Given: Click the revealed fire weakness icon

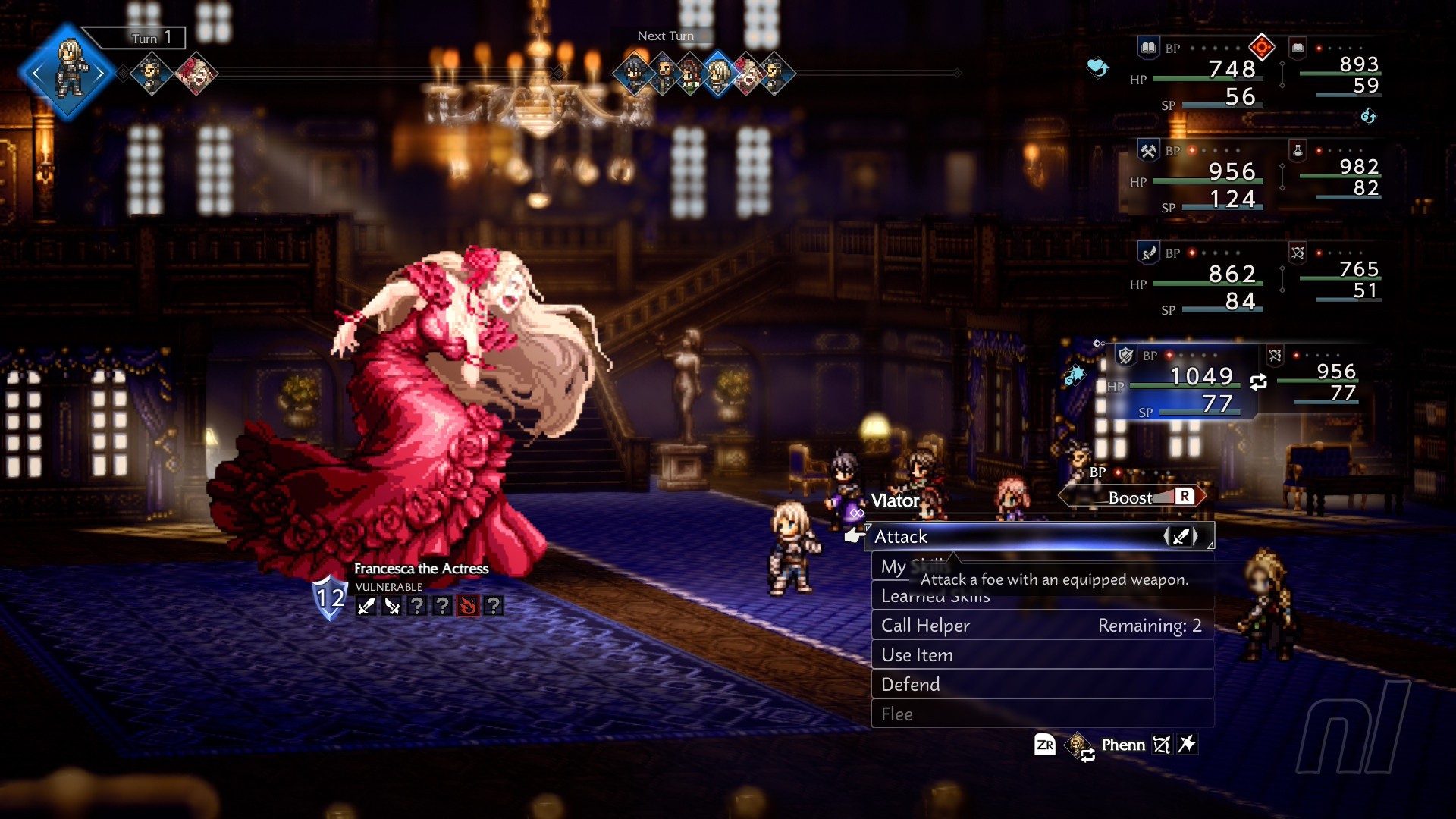Looking at the screenshot, I should pos(468,606).
